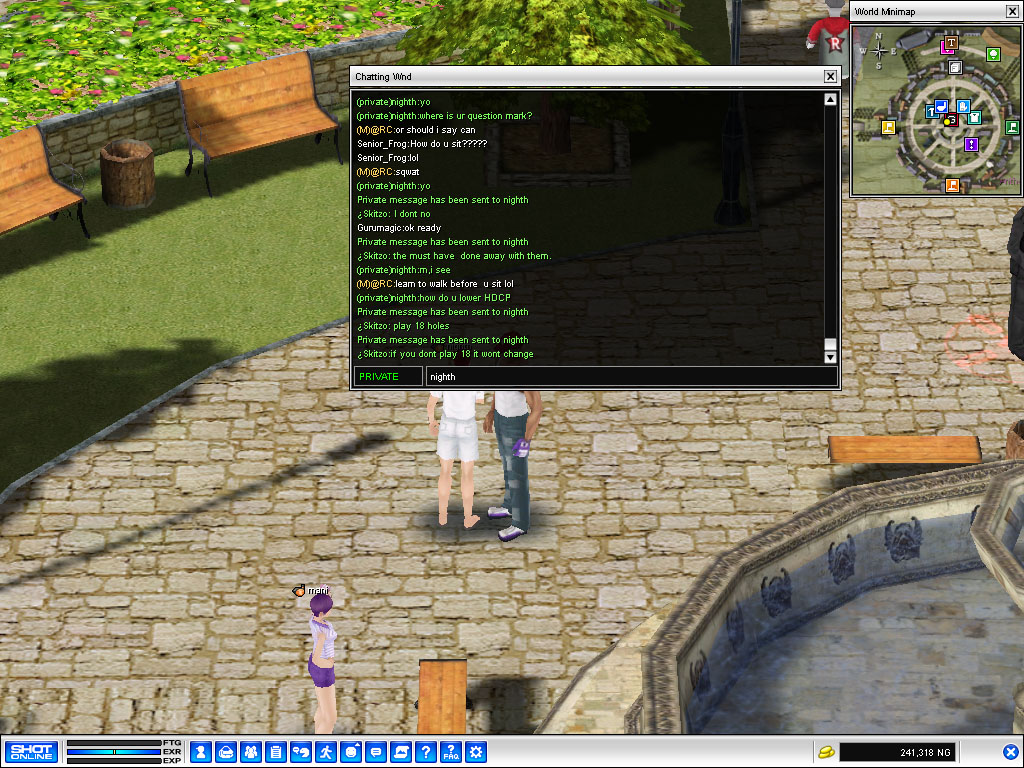Close the World Minimap window
This screenshot has height=768, width=1024.
1012,11
